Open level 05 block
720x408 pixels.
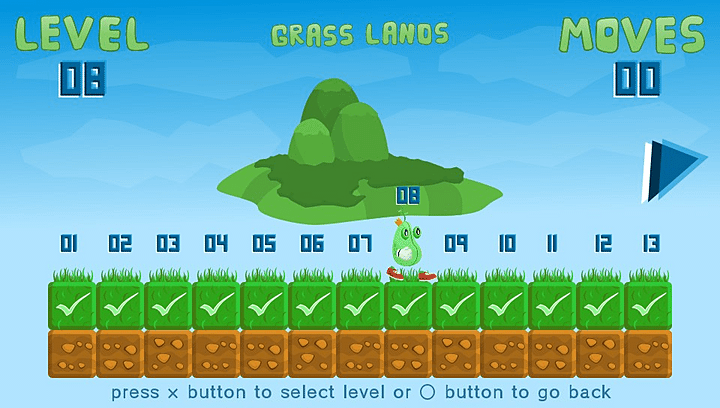click(264, 305)
